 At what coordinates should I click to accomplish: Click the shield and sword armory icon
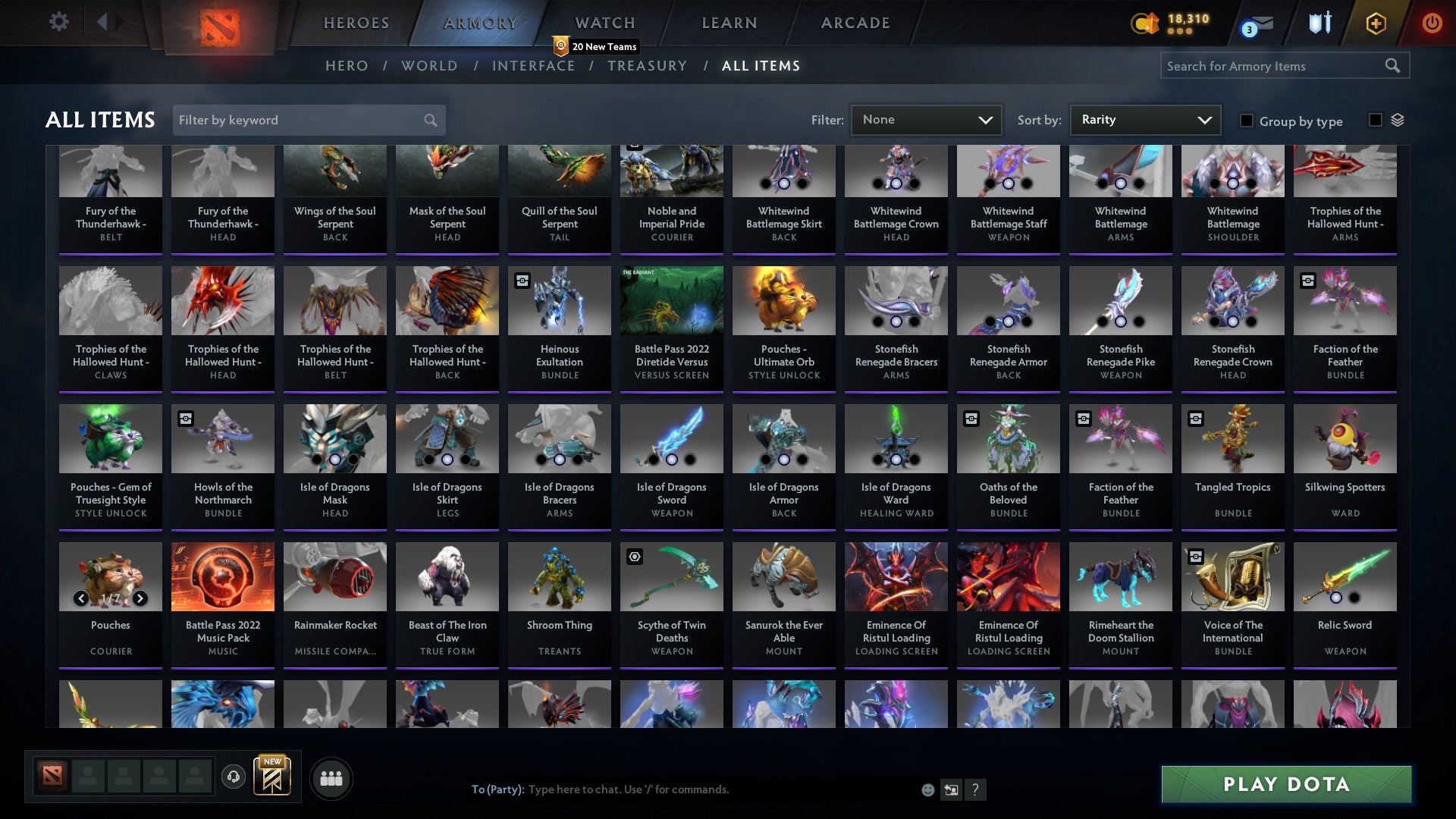click(x=1319, y=23)
